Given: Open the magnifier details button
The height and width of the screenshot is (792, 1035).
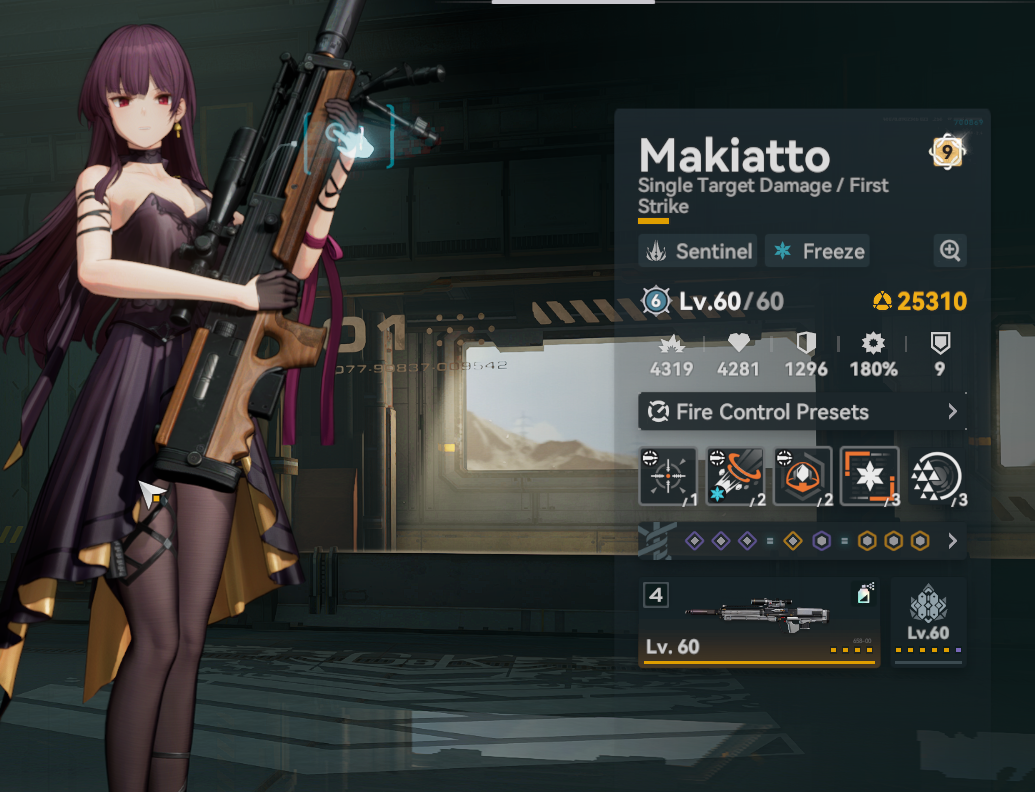Looking at the screenshot, I should pyautogui.click(x=949, y=251).
